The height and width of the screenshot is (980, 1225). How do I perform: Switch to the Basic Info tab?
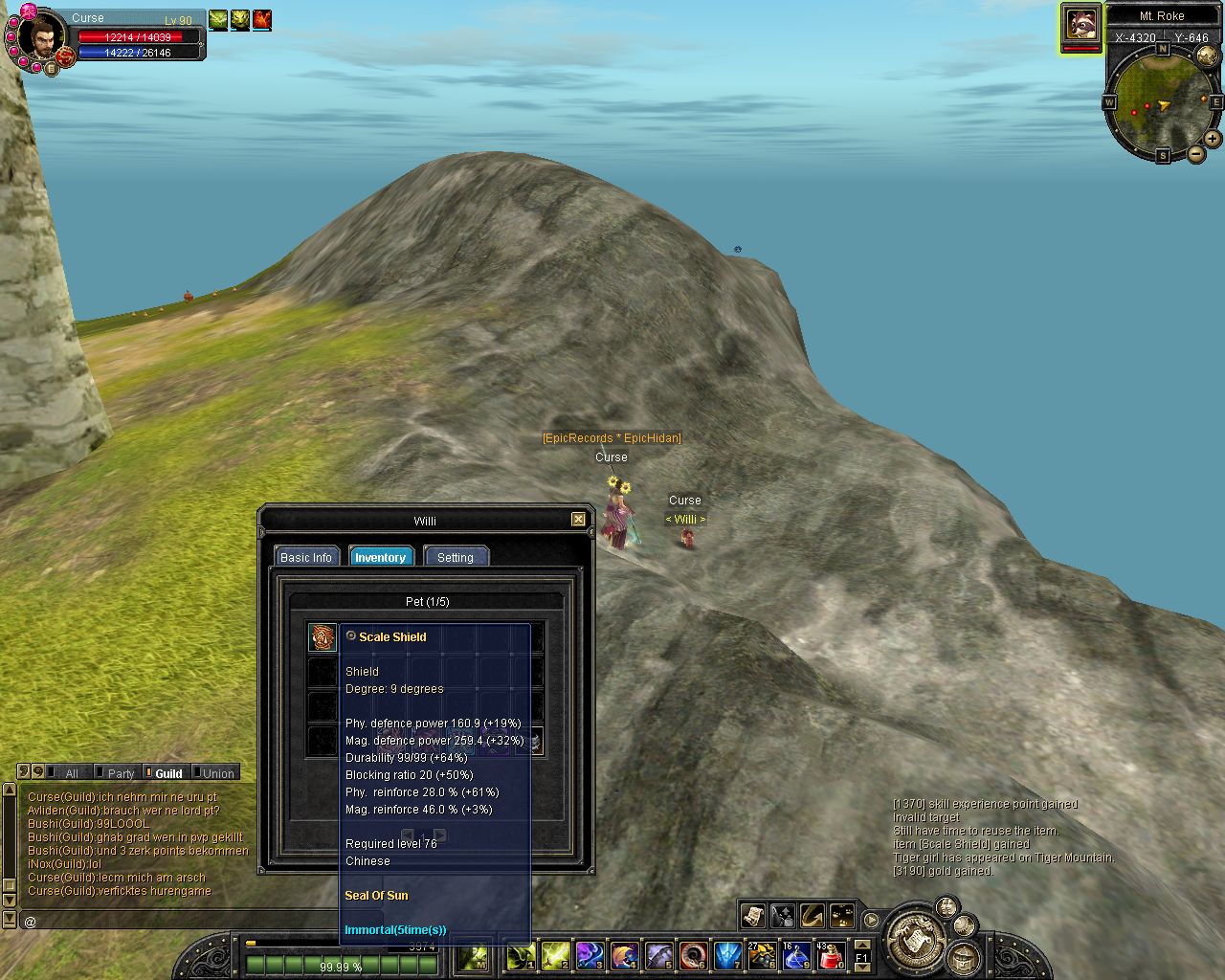point(306,557)
